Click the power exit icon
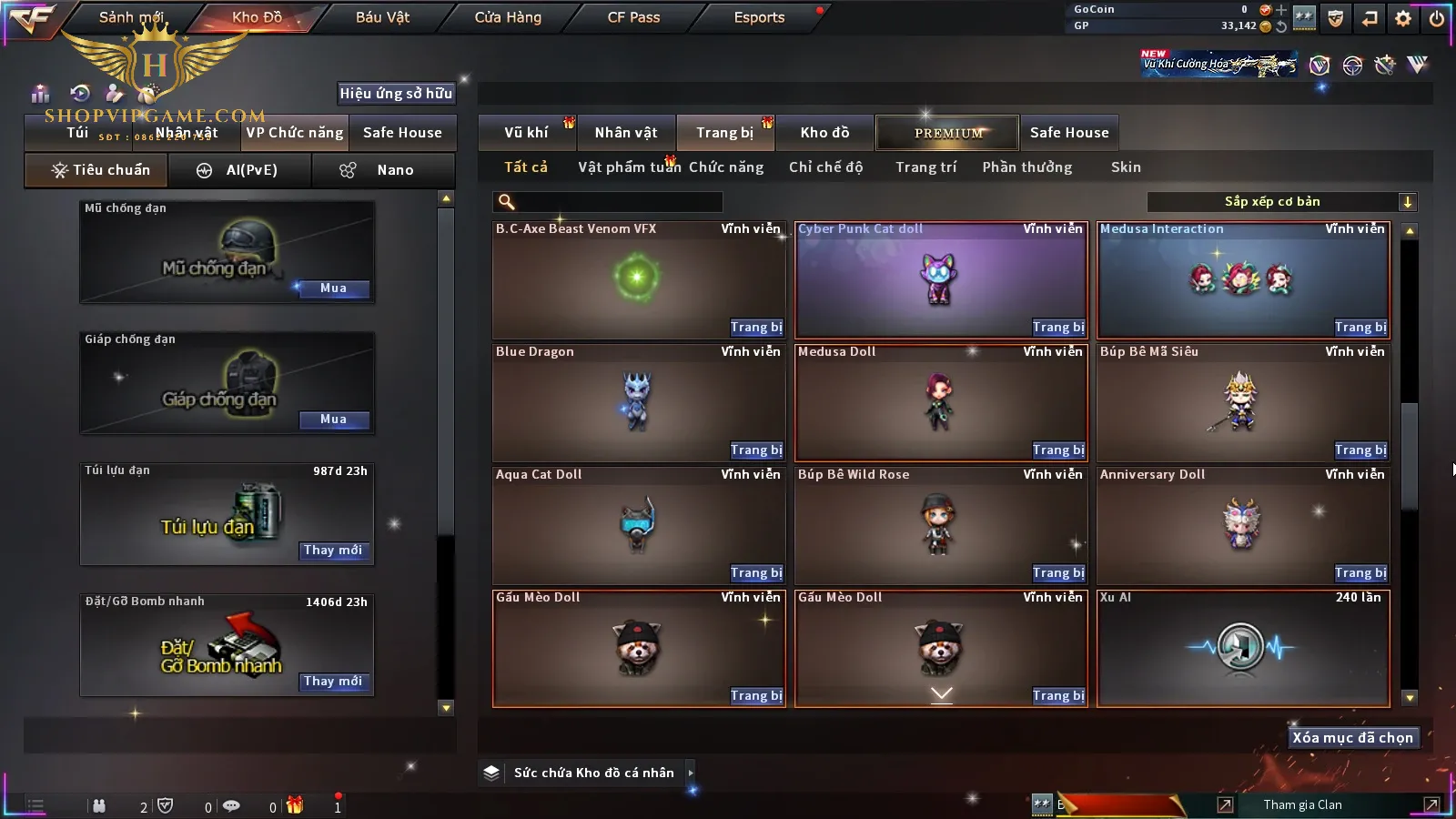This screenshot has width=1456, height=819. tap(1437, 18)
